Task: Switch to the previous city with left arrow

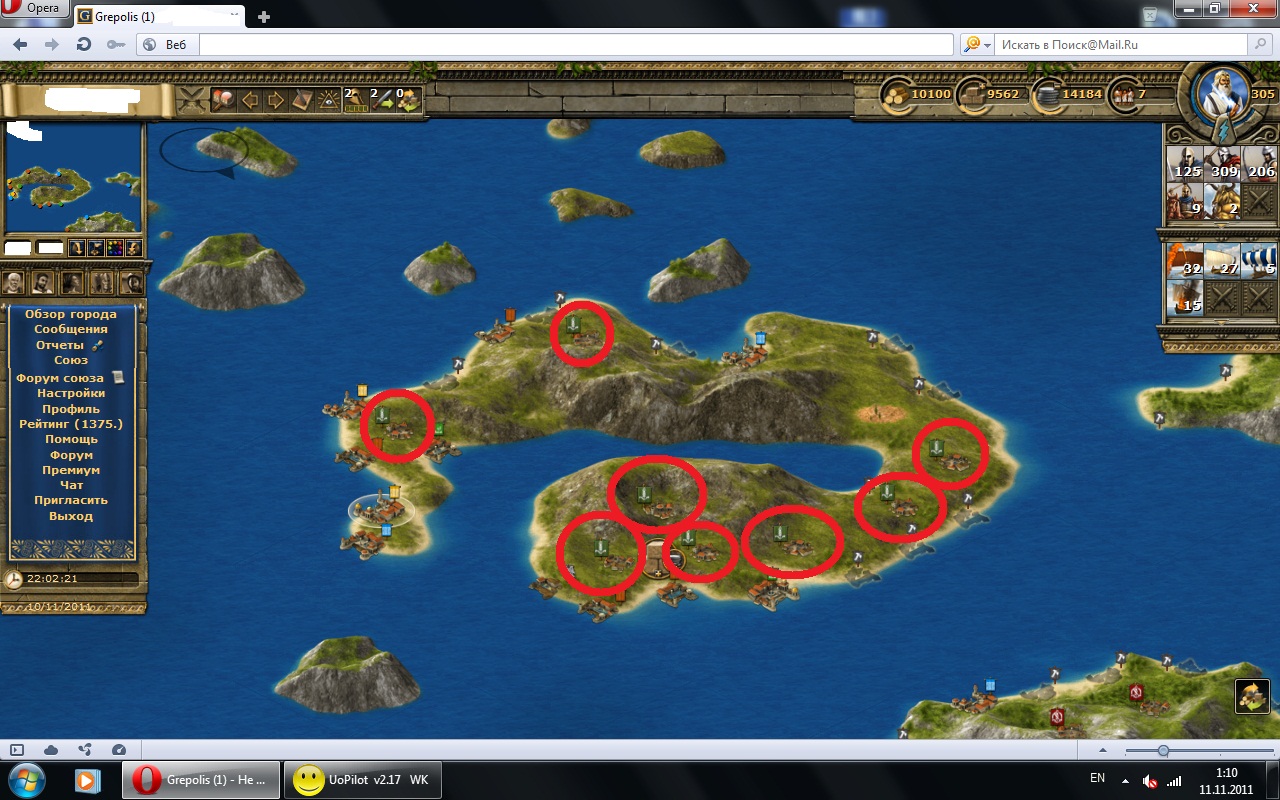Action: click(x=250, y=100)
